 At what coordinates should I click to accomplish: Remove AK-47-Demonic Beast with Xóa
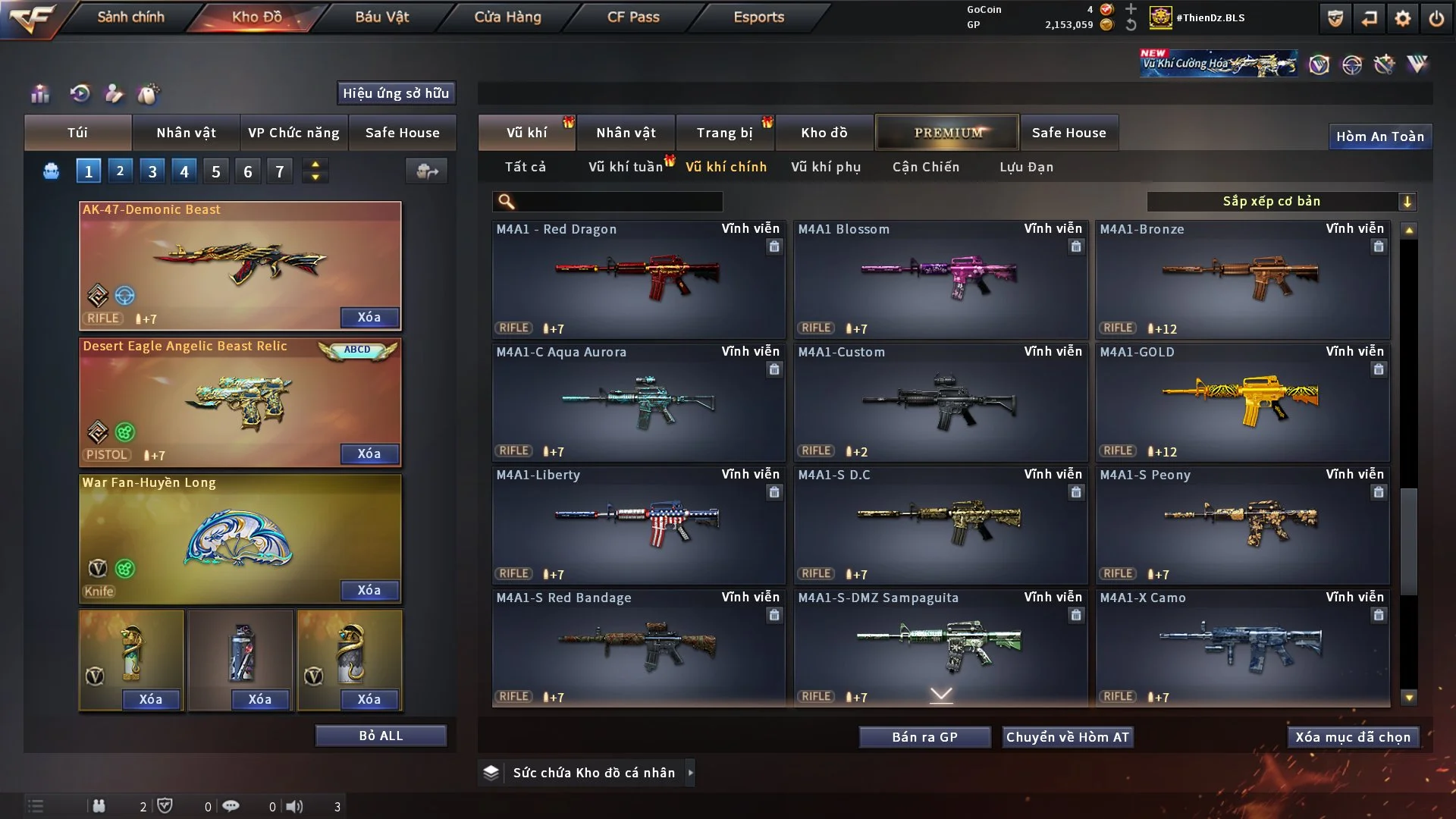[369, 317]
